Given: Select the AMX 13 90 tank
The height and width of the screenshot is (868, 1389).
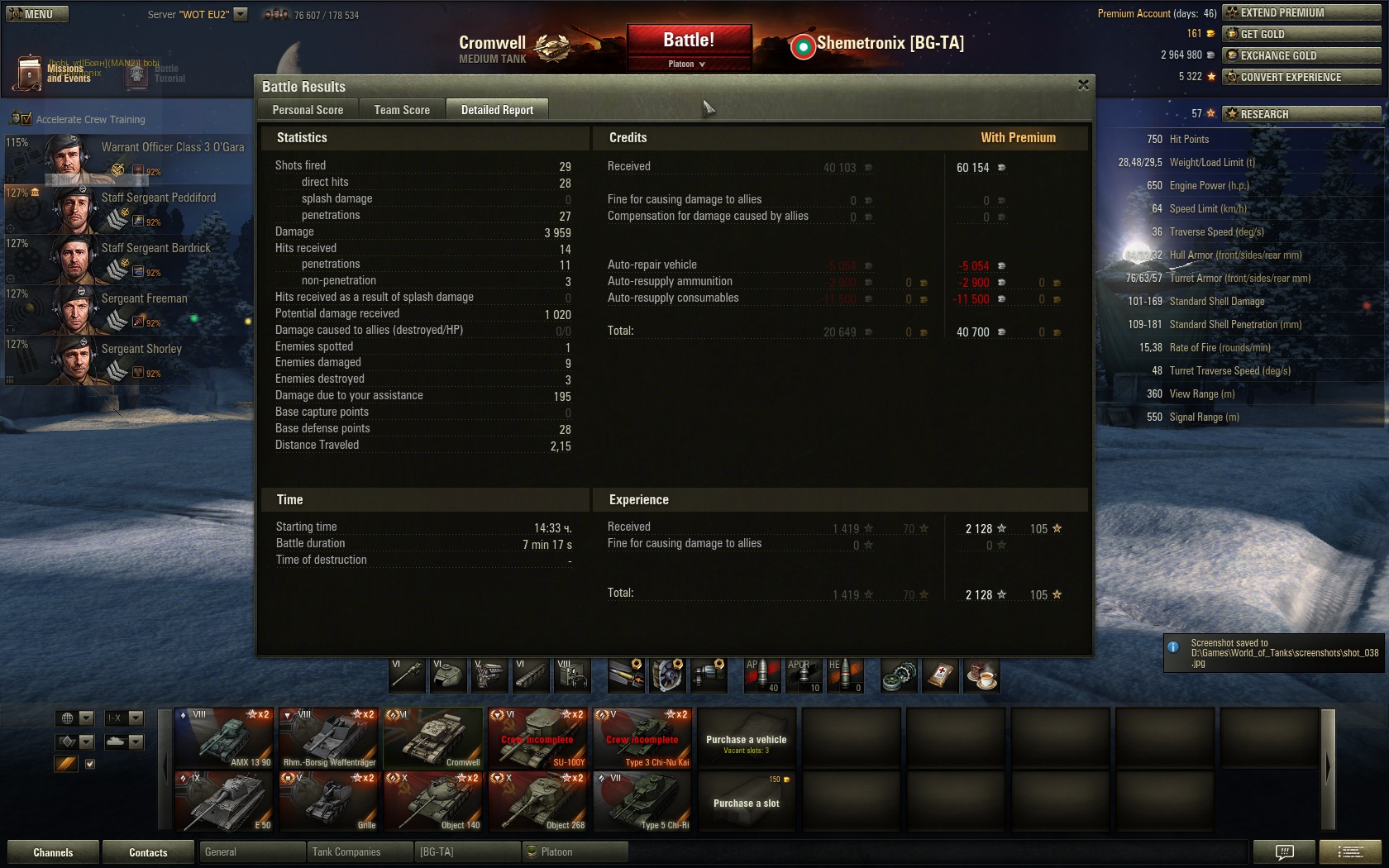Looking at the screenshot, I should tap(224, 738).
